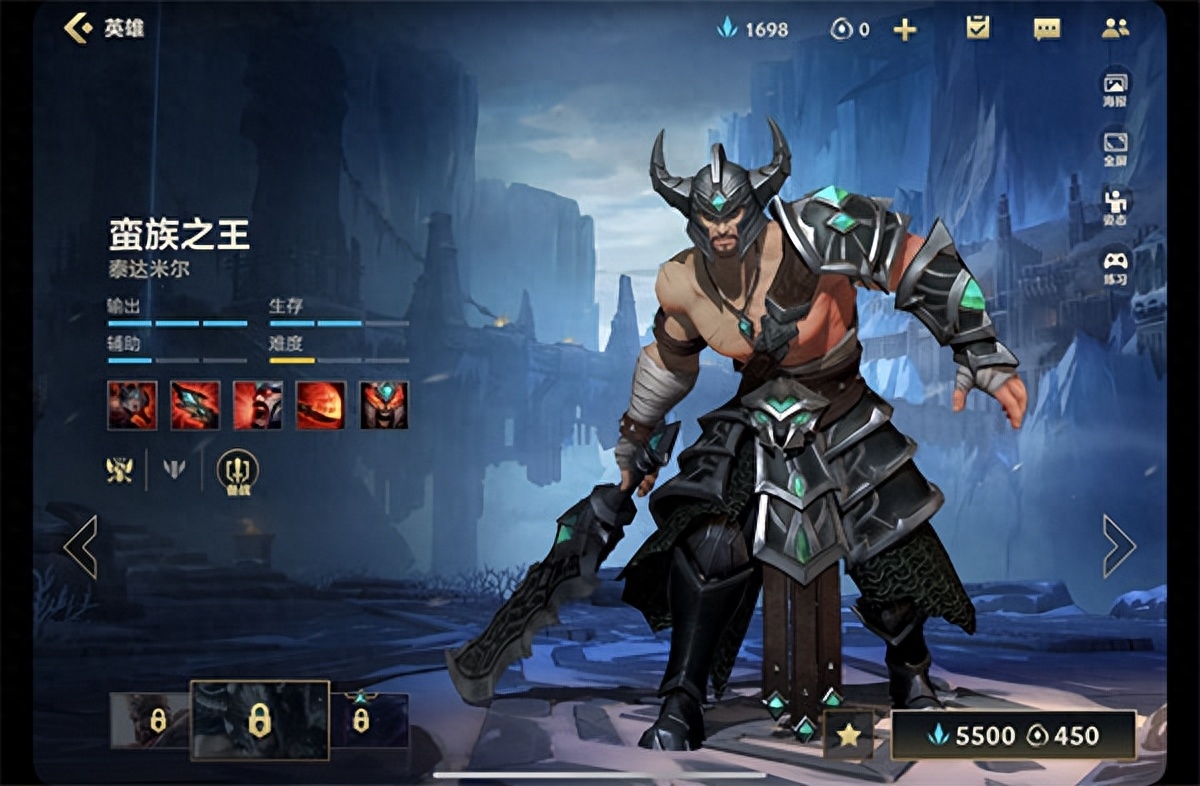Open the chat speech bubble
Screen dimensions: 1200x786
coord(1046,29)
